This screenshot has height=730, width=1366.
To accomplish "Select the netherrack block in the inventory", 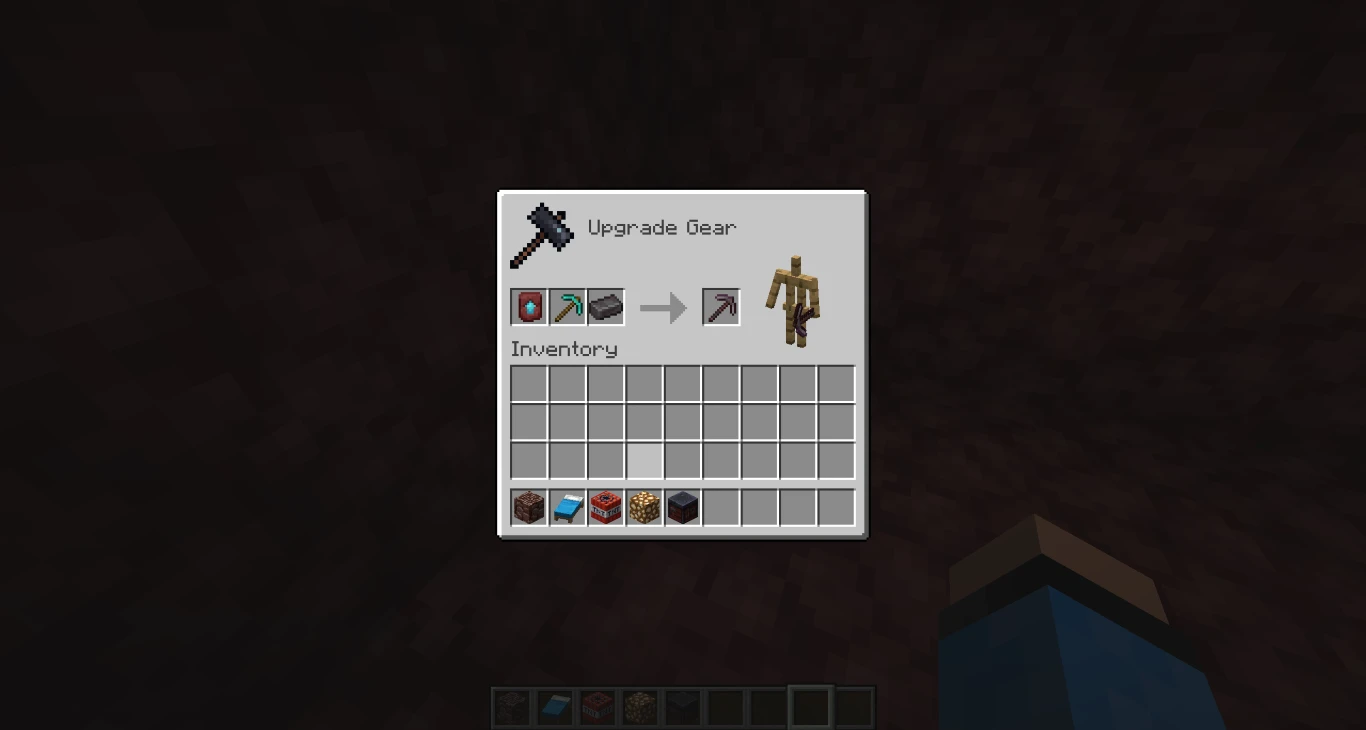I will point(529,507).
